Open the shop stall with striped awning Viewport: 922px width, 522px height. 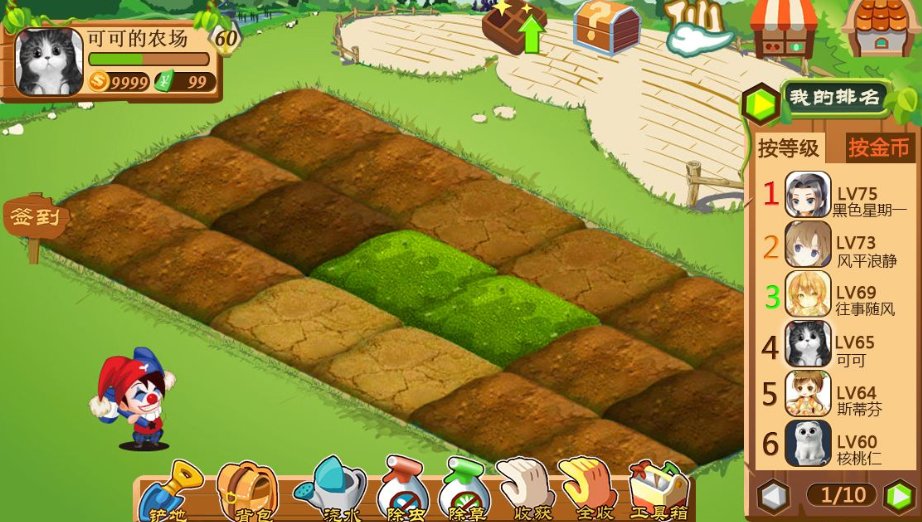(x=784, y=27)
